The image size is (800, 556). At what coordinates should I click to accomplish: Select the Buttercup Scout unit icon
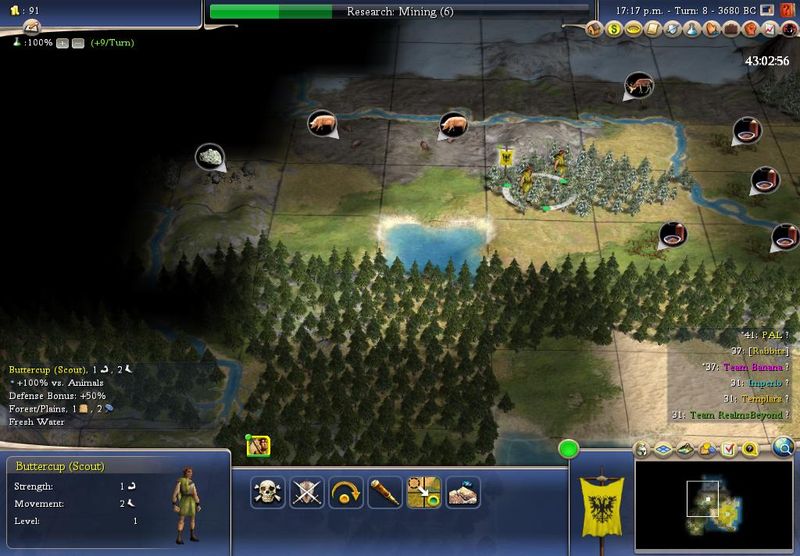pos(258,446)
